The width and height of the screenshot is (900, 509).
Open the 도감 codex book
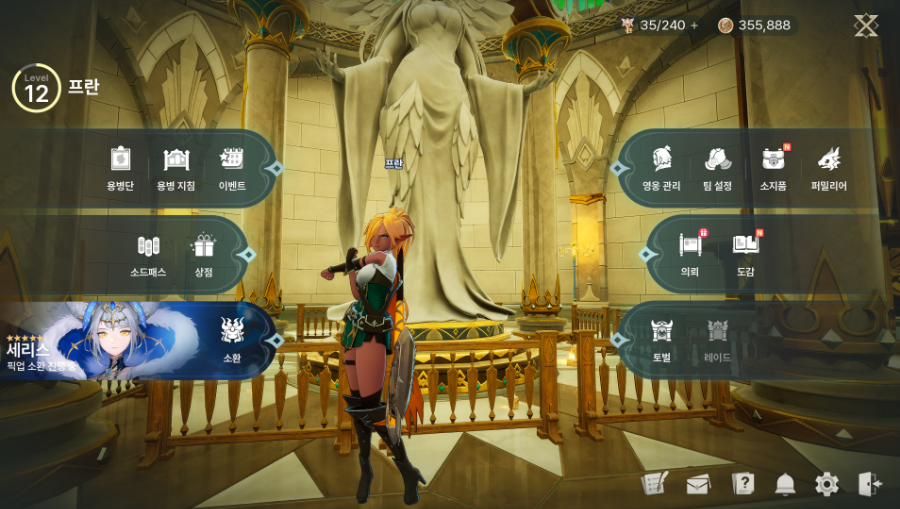tap(746, 253)
